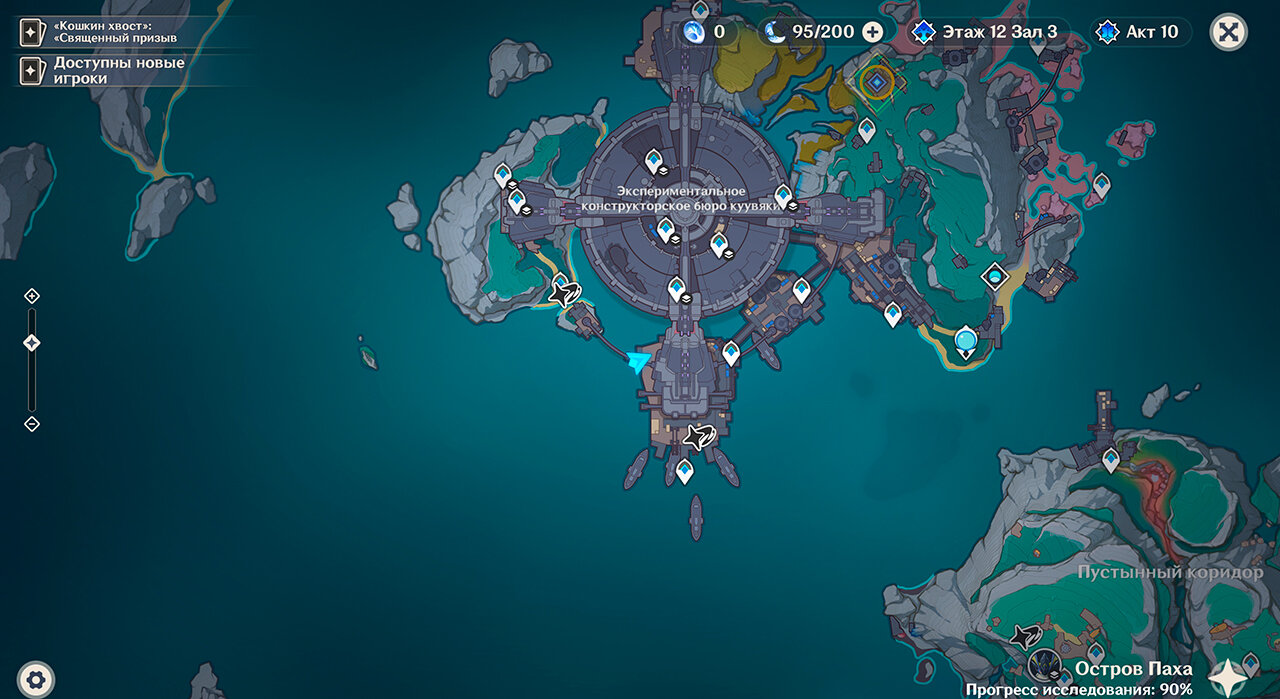Select the diamond-shaped domain marker on the east shore
Screen dimensions: 1280x699
[x=995, y=276]
